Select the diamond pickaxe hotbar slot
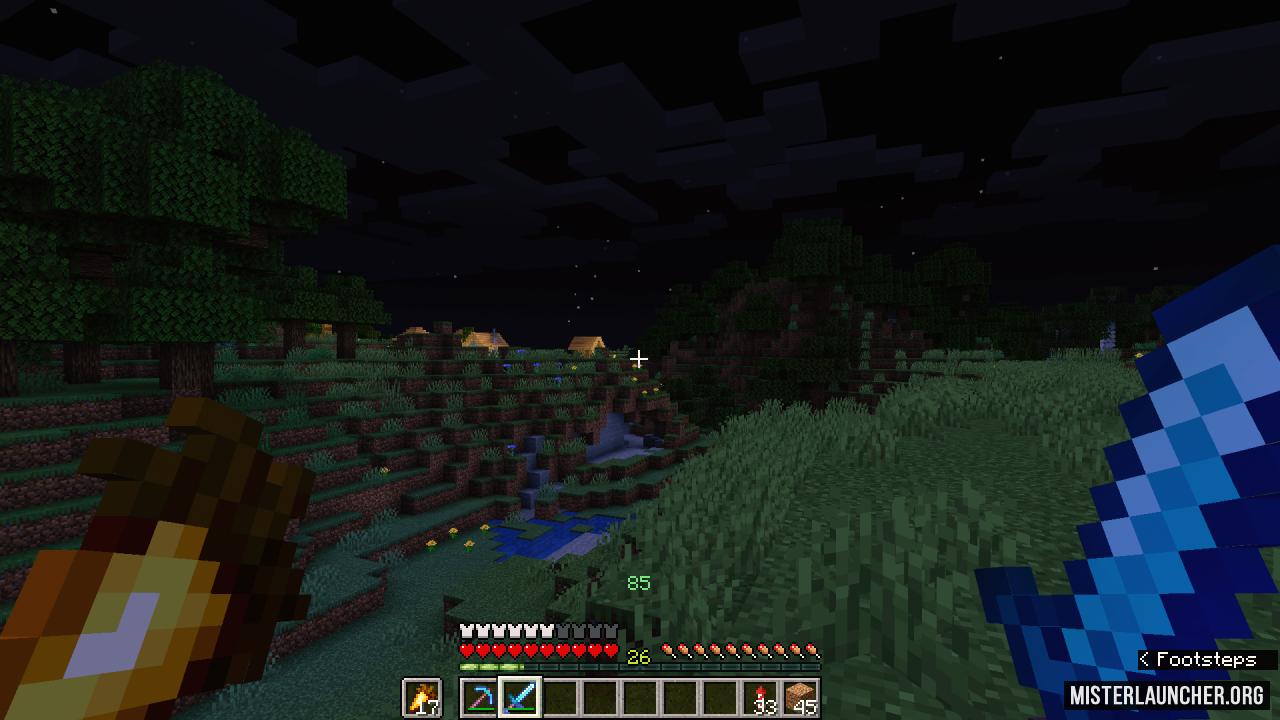Screen dimensions: 1280x720 point(480,697)
